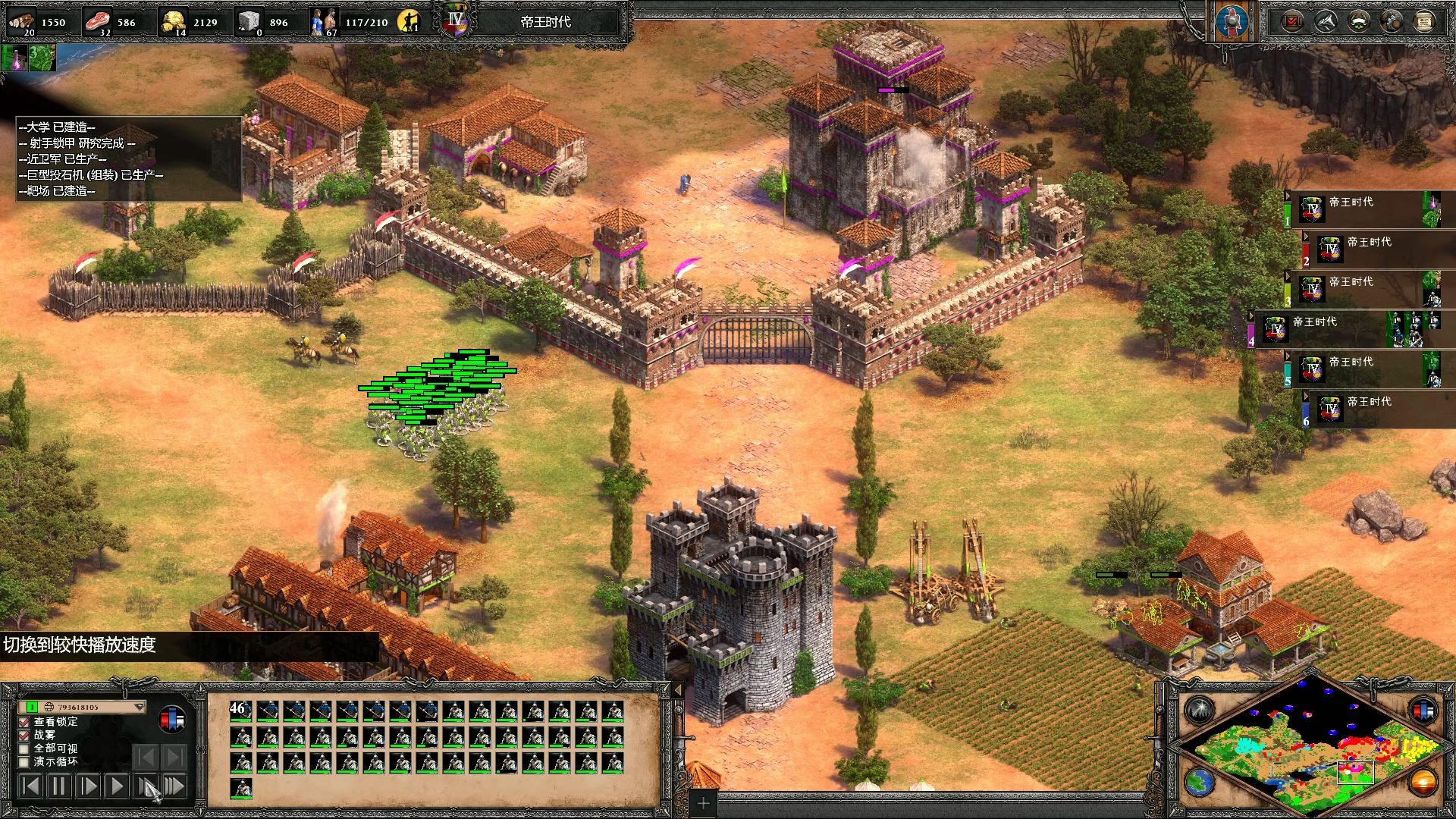This screenshot has width=1456, height=819.
Task: Click the starburst signal button by minimap
Action: (1200, 710)
